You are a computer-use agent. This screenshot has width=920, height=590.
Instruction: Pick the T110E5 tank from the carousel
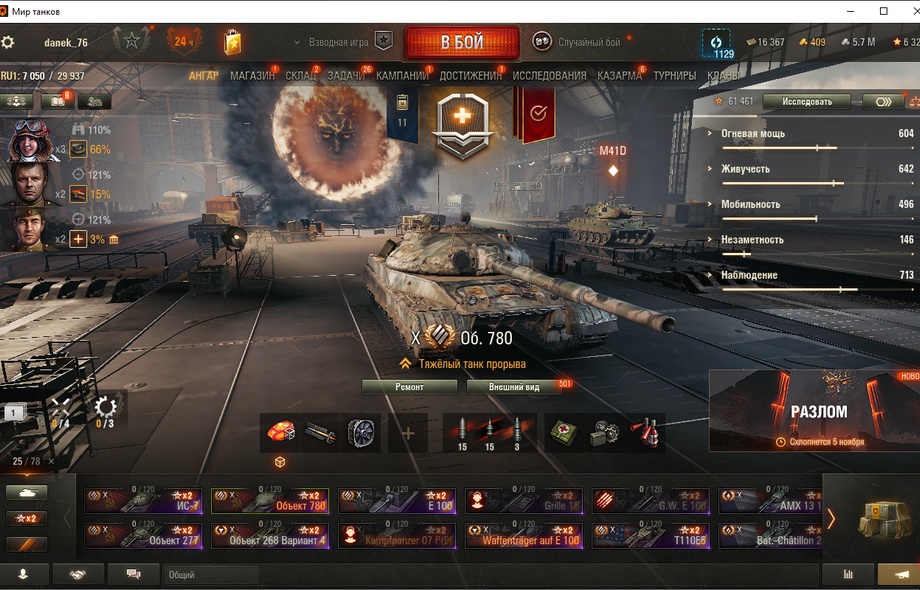[650, 535]
